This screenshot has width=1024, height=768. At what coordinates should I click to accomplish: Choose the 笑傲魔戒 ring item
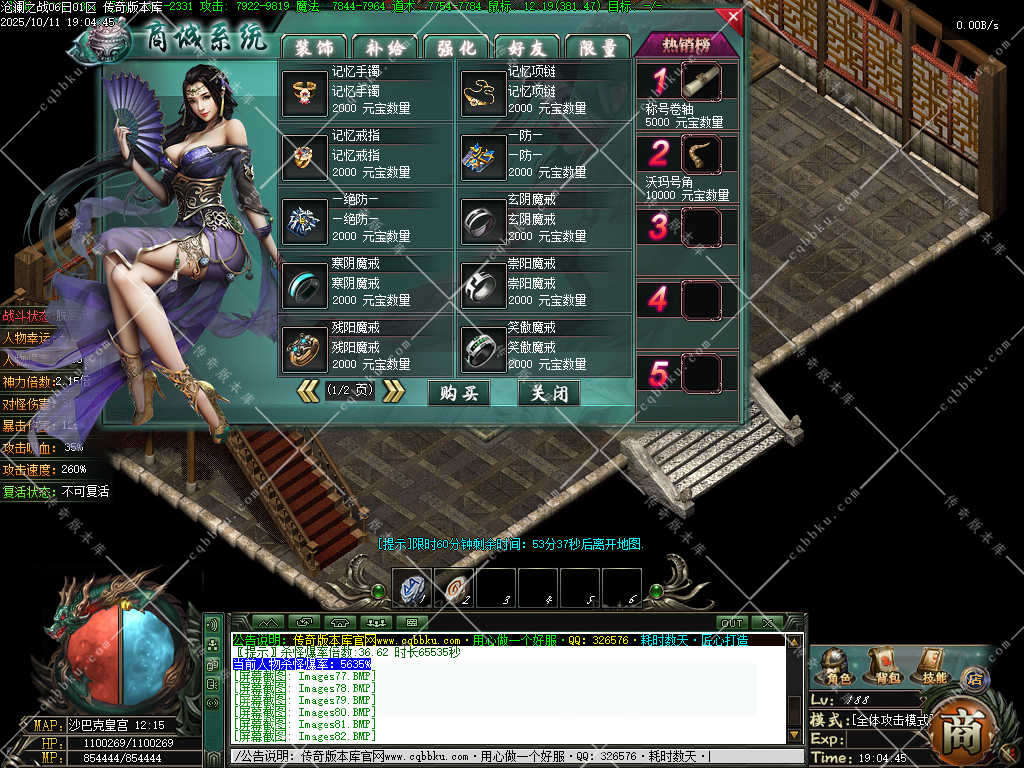pos(483,347)
